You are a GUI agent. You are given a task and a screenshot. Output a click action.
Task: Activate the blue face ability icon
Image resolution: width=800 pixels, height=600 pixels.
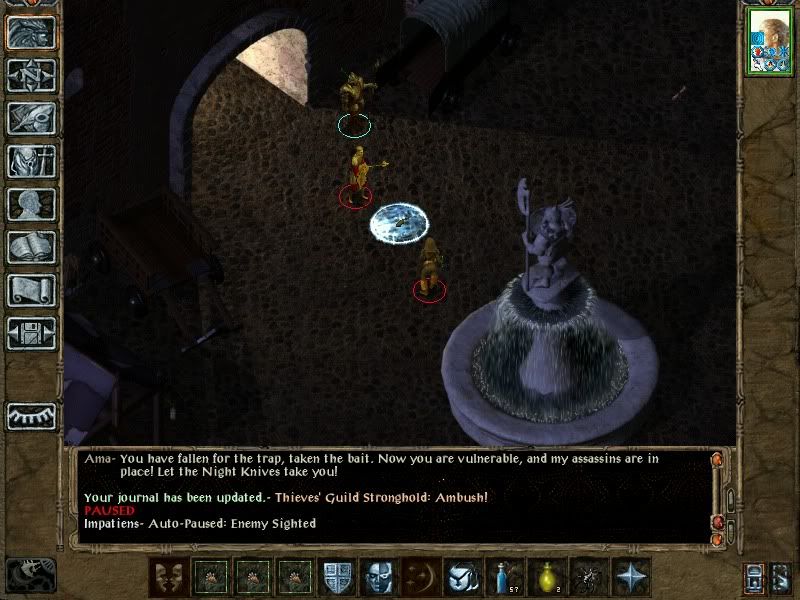[x=377, y=577]
